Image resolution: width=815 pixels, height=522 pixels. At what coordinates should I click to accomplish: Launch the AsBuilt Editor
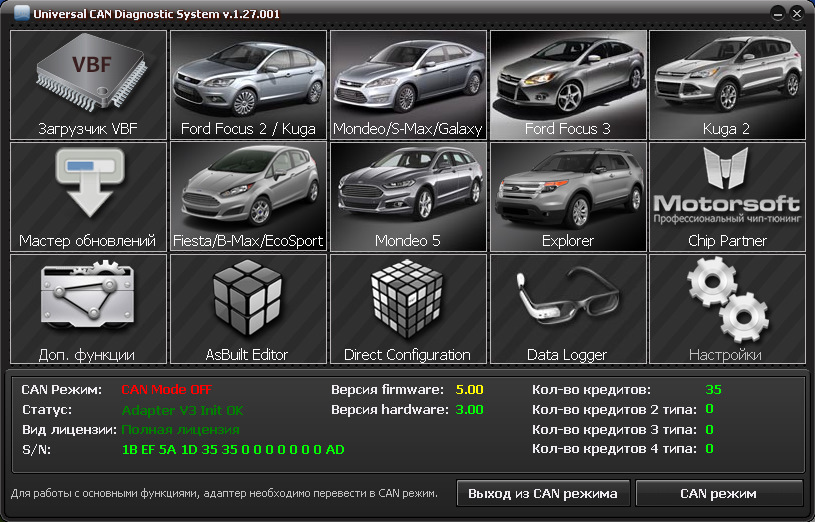click(248, 309)
